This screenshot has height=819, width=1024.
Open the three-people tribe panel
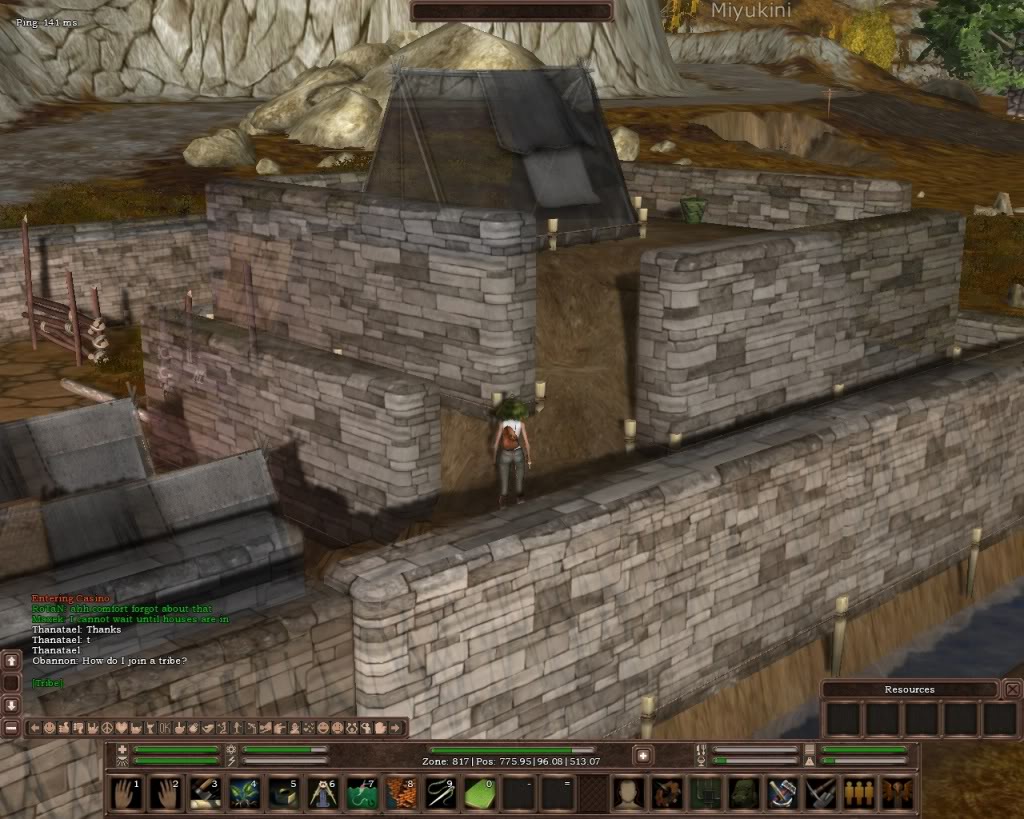pyautogui.click(x=859, y=793)
